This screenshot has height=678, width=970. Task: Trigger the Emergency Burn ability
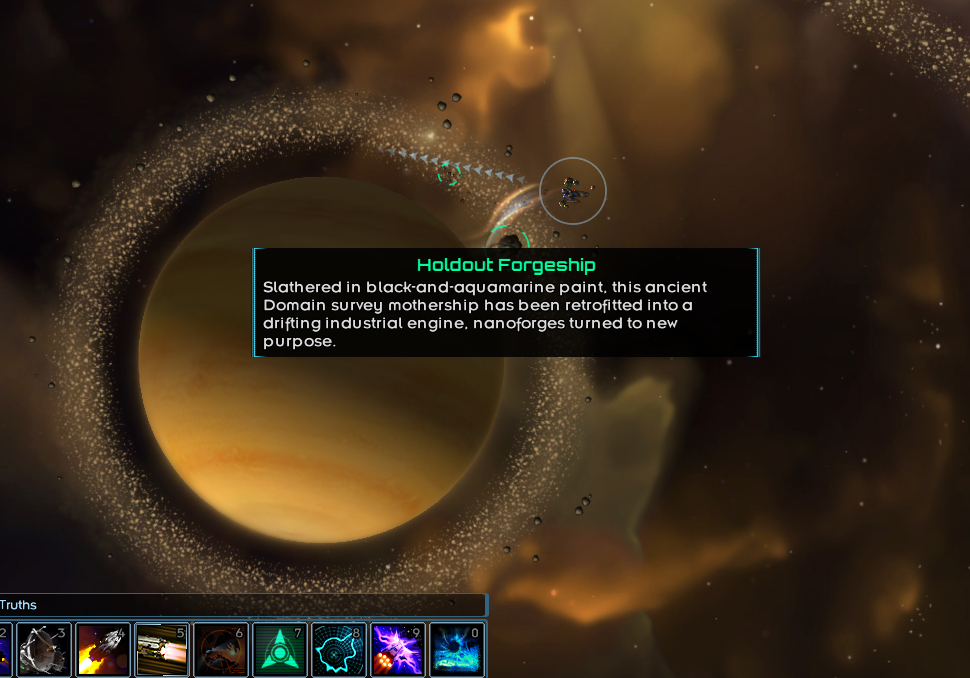(x=102, y=649)
